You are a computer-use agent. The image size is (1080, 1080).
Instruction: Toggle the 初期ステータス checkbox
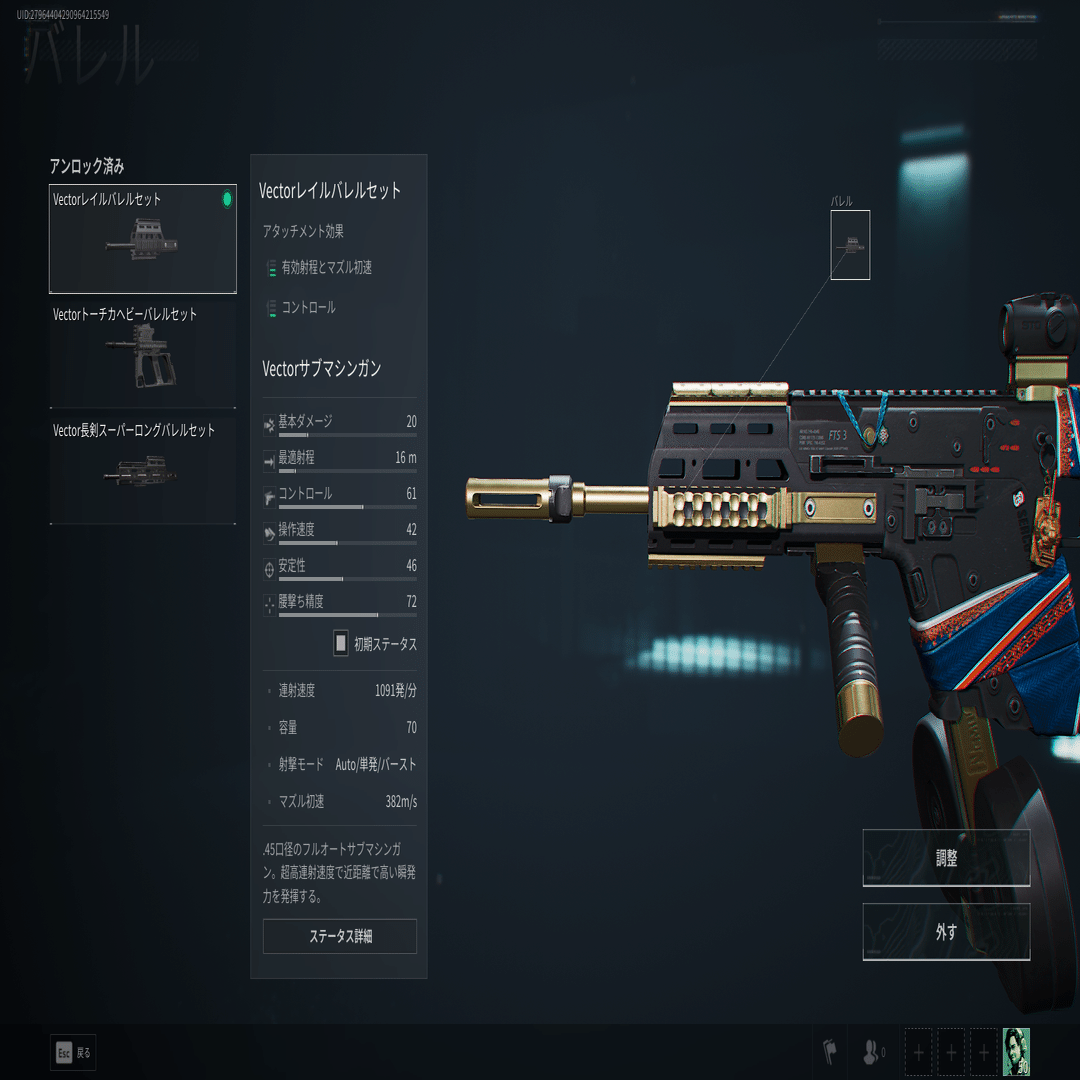[x=341, y=643]
